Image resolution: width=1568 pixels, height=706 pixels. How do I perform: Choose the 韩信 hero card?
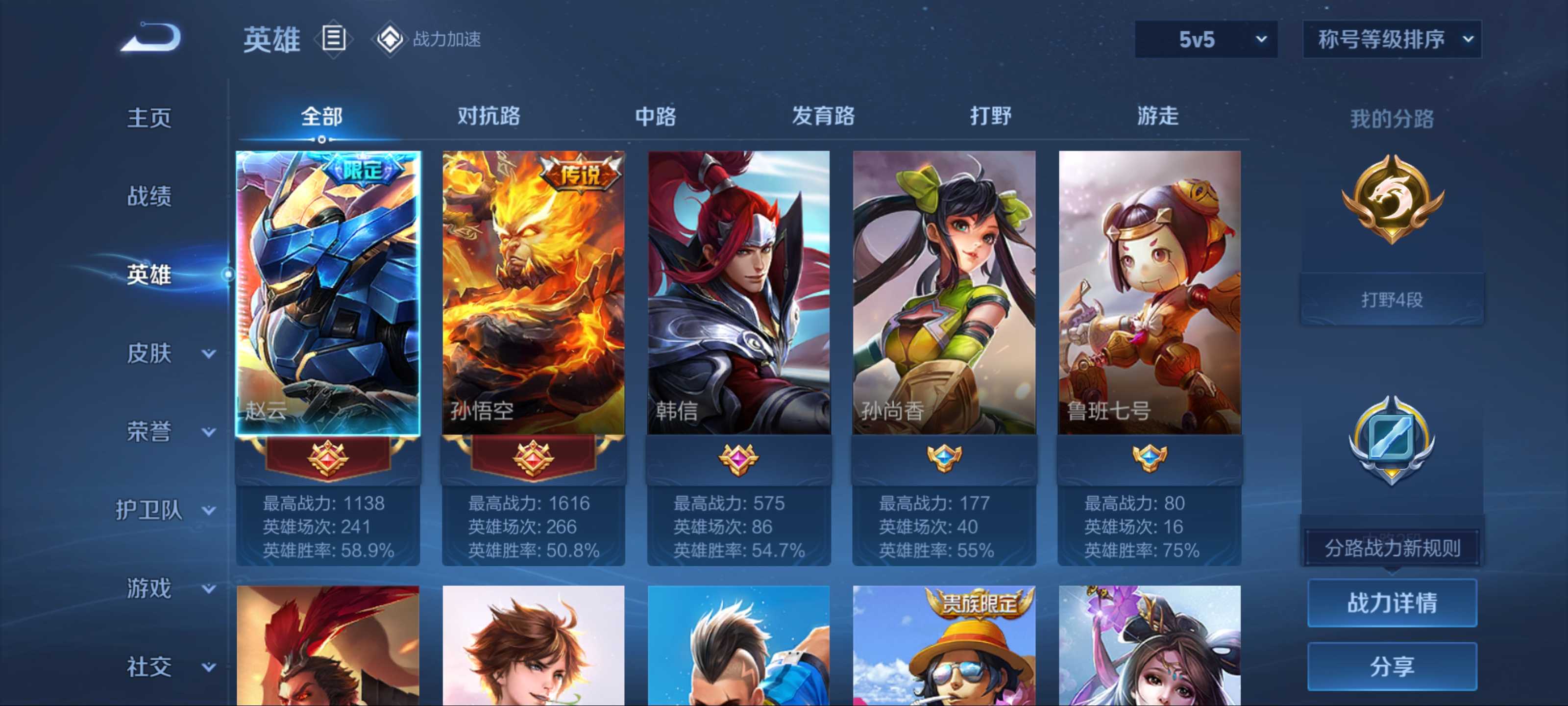738,292
